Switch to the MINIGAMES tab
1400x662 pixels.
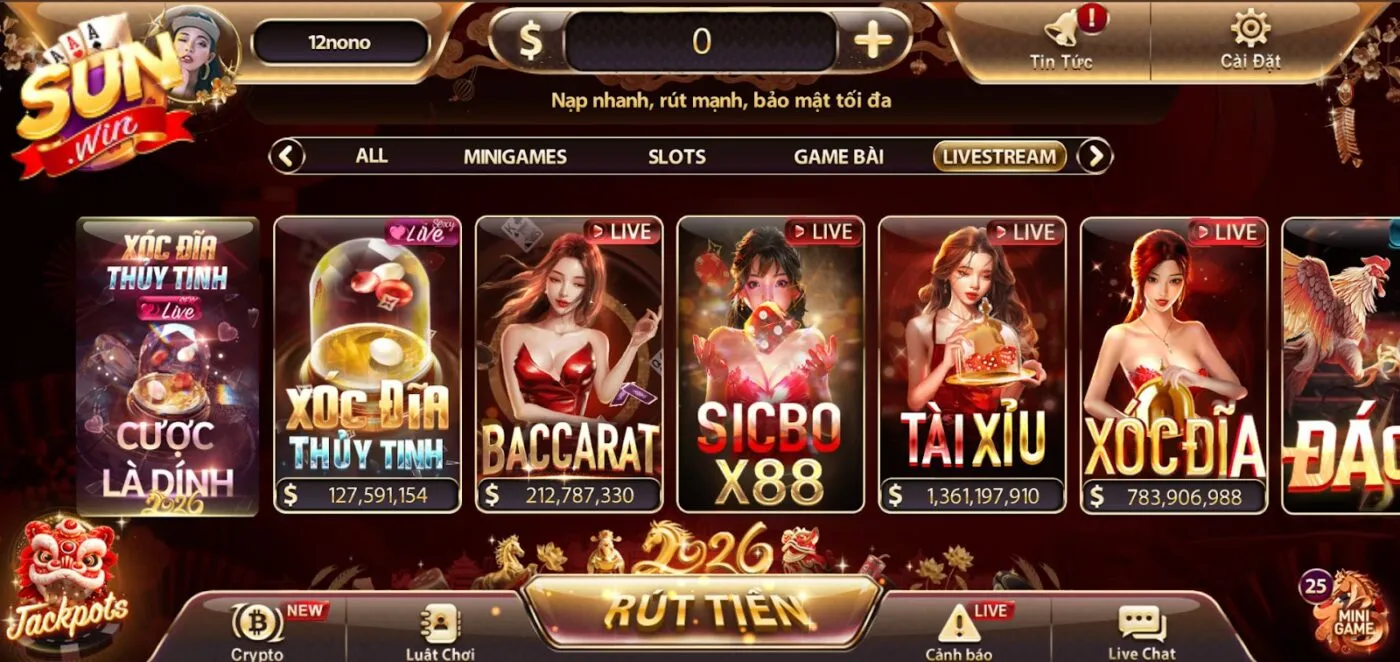coord(515,156)
